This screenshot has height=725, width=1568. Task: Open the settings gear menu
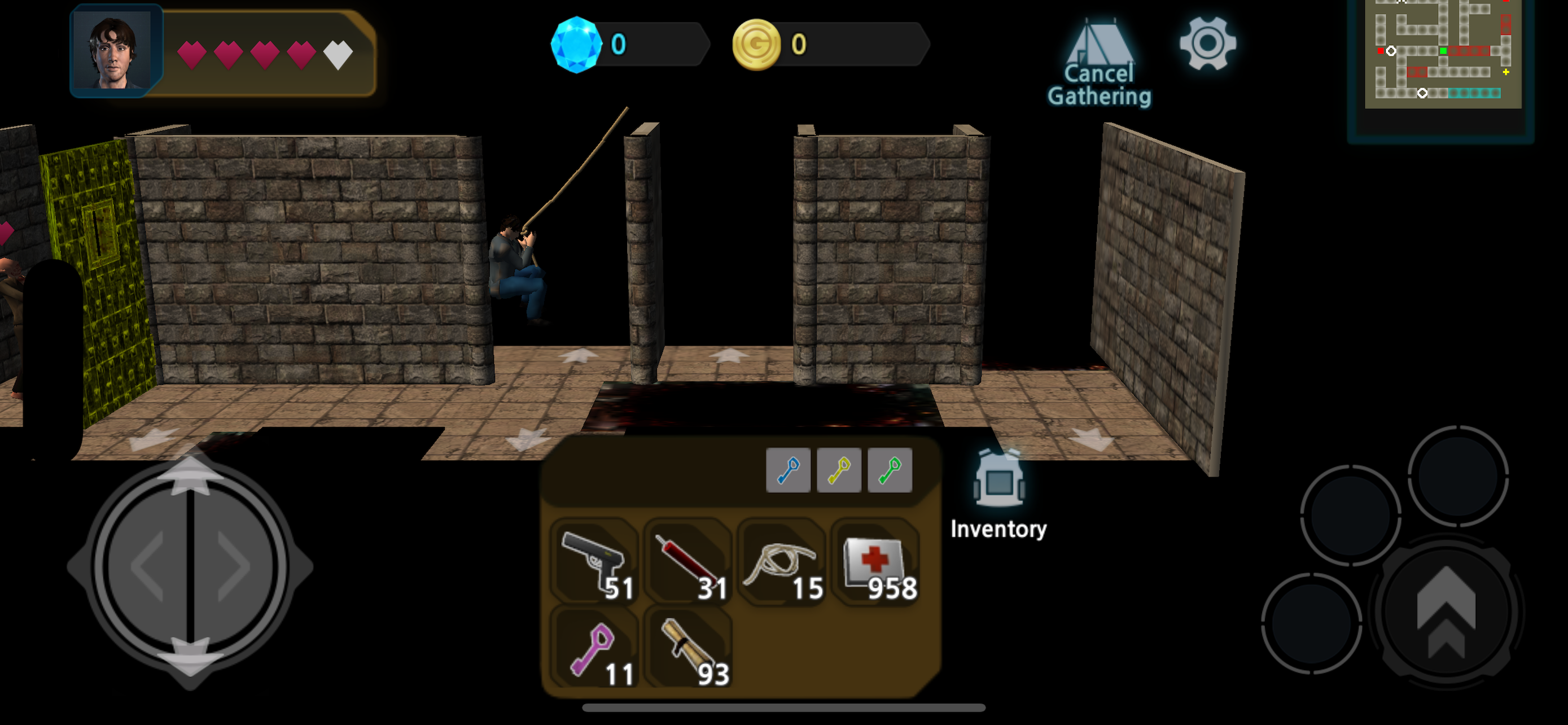[x=1208, y=42]
